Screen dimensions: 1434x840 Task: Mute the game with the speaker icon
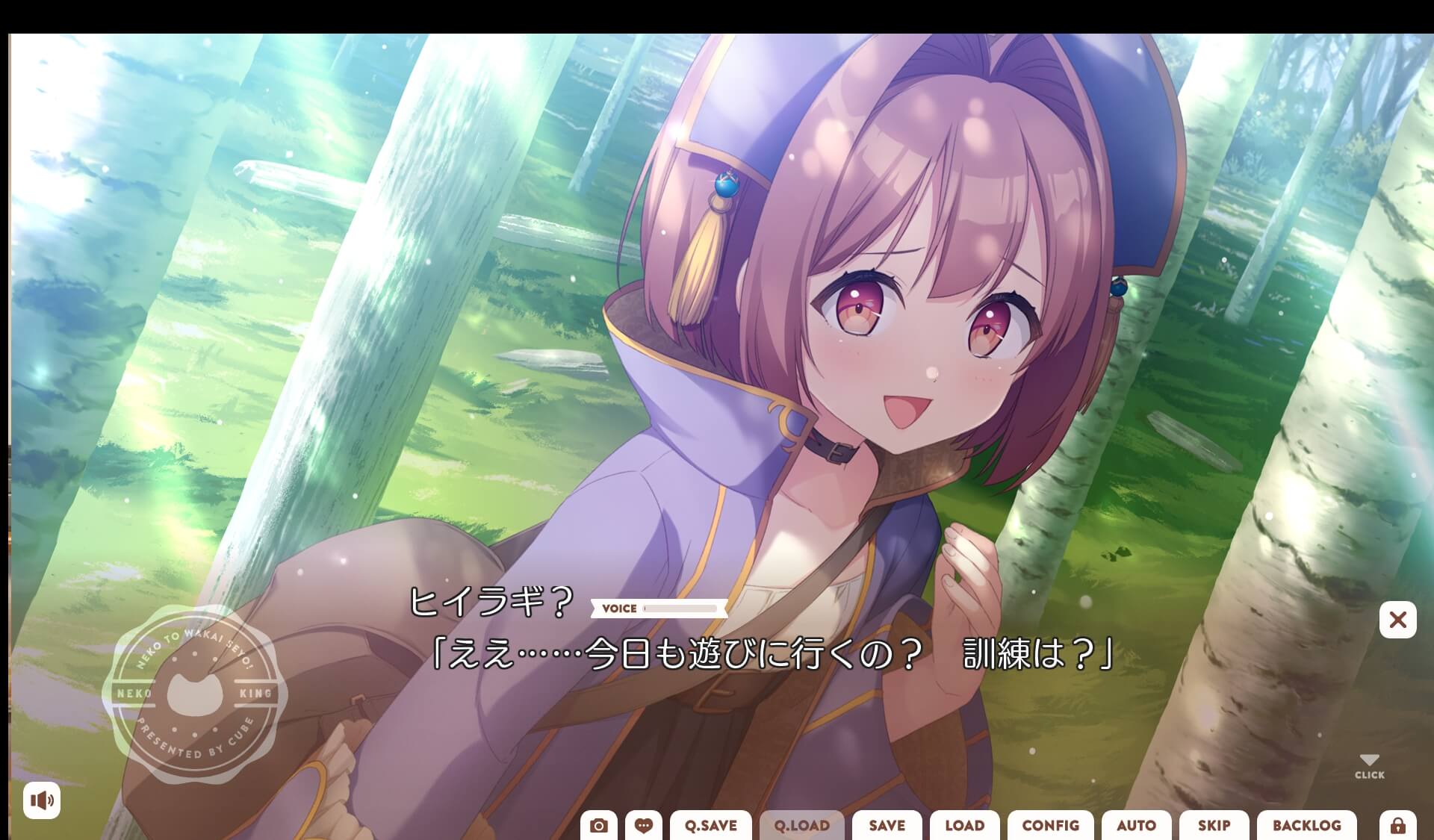43,800
